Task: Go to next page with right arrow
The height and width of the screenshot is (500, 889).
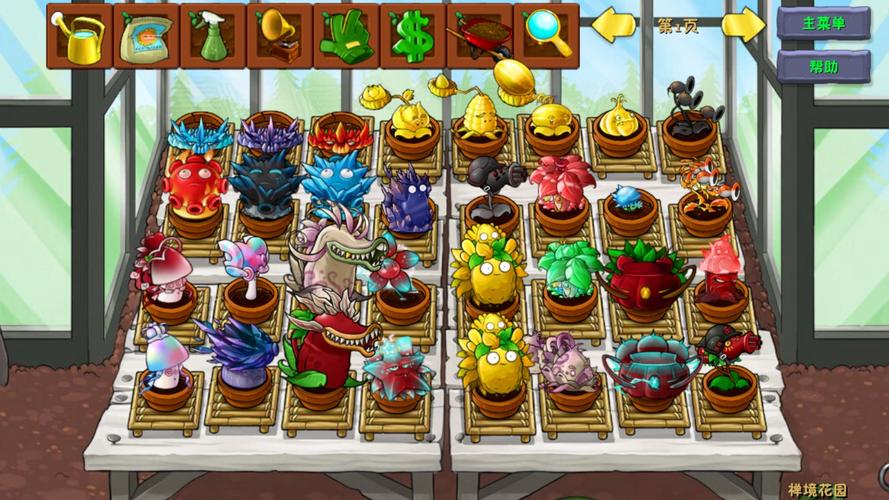Action: tap(743, 25)
